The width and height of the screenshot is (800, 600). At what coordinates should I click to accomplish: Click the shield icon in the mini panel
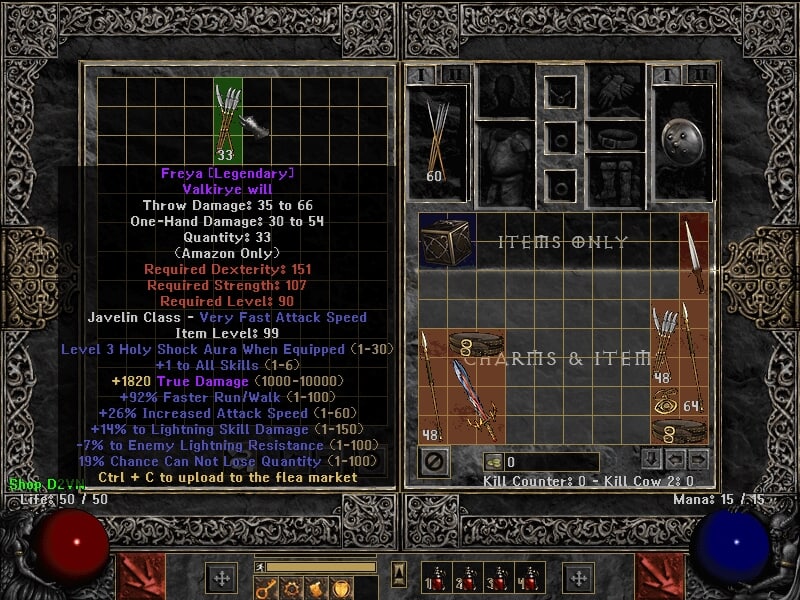pyautogui.click(x=340, y=588)
